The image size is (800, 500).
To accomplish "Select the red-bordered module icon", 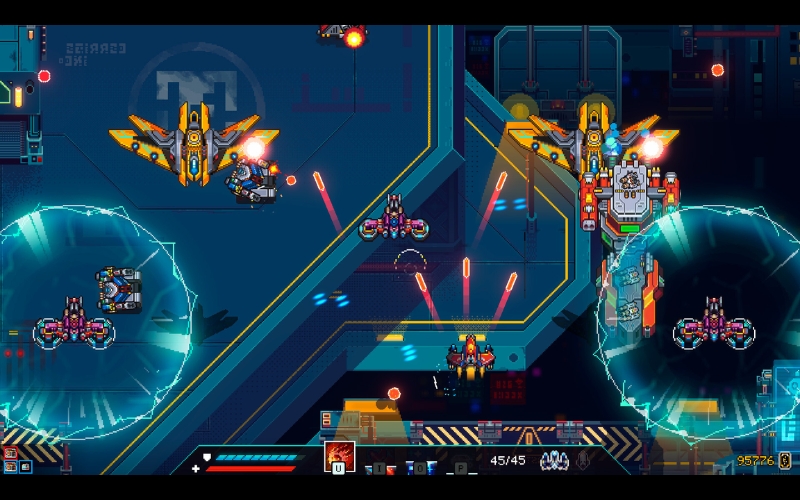I will pos(11,453).
